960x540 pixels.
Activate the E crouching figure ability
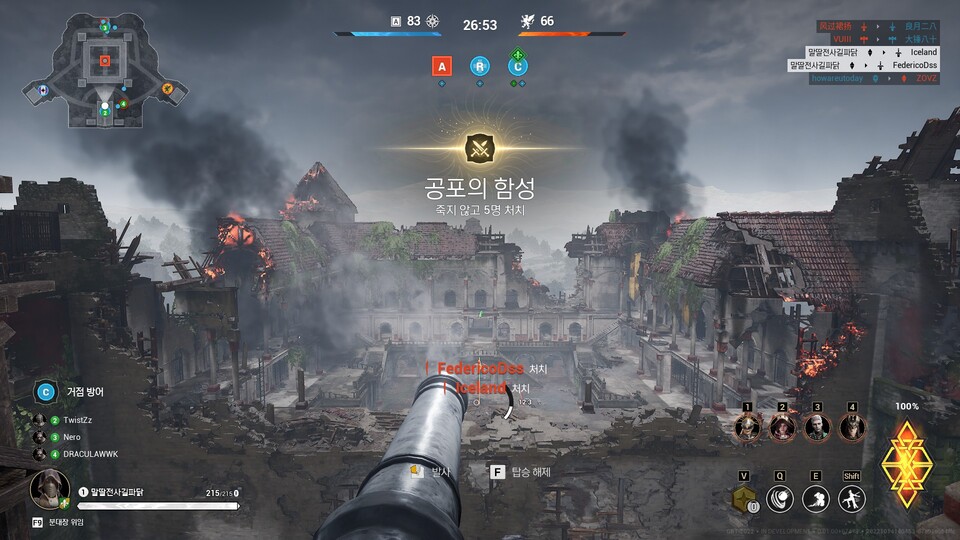(x=817, y=499)
